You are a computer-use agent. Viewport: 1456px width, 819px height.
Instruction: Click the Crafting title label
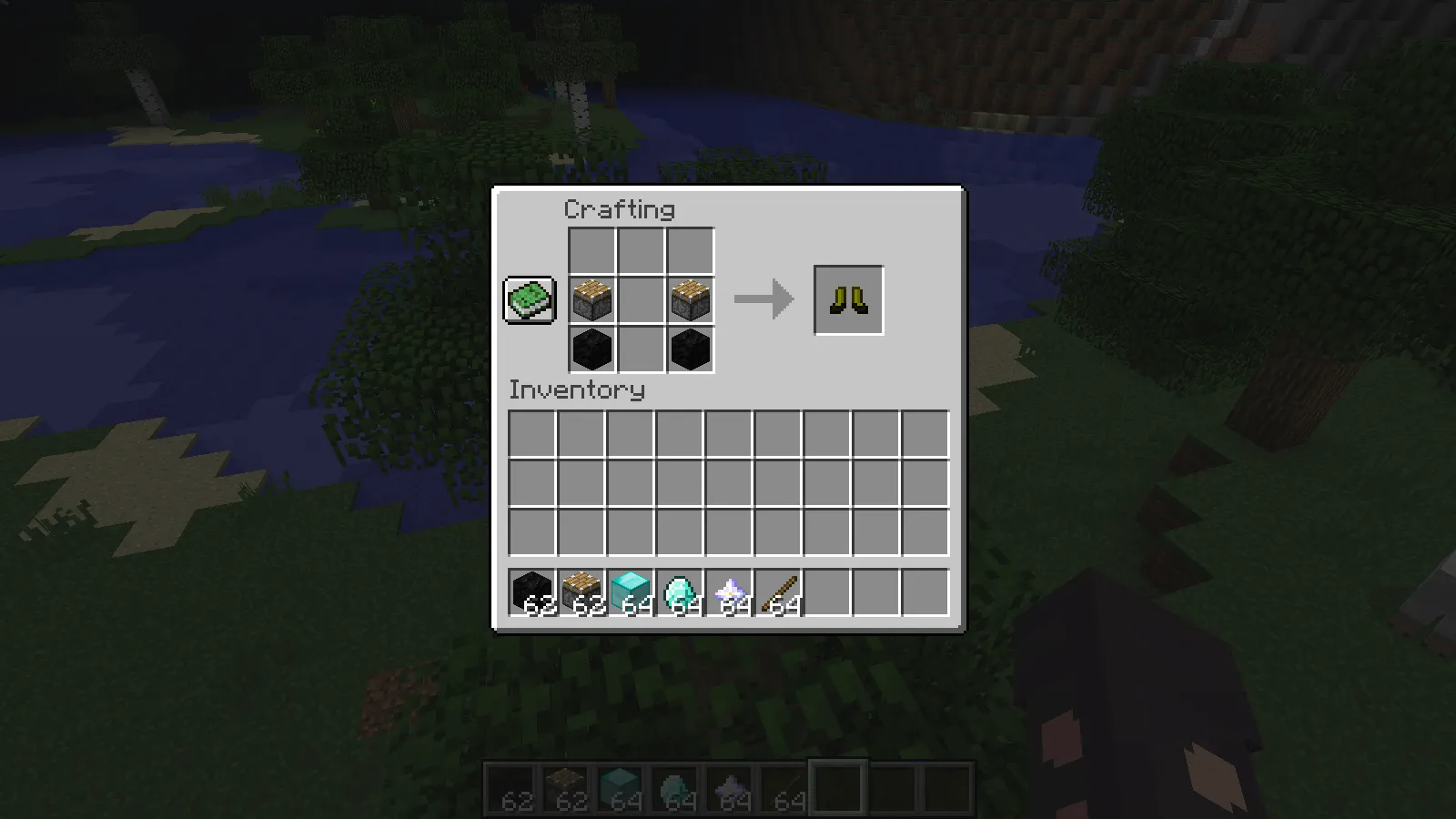(x=619, y=209)
